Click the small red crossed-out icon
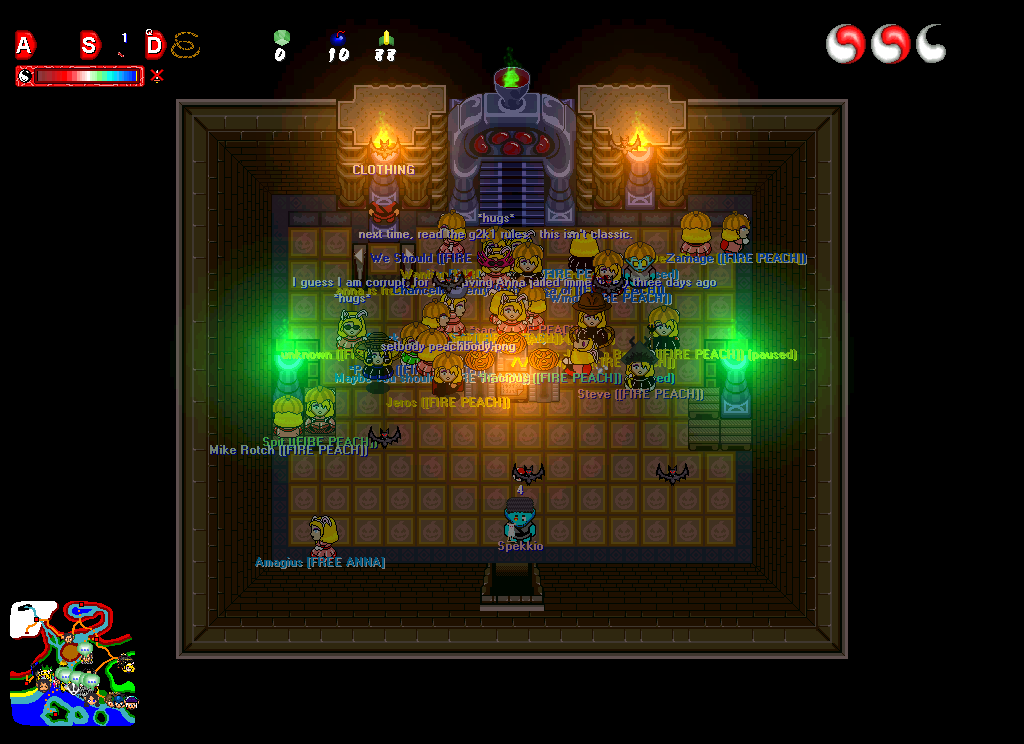 (x=157, y=75)
